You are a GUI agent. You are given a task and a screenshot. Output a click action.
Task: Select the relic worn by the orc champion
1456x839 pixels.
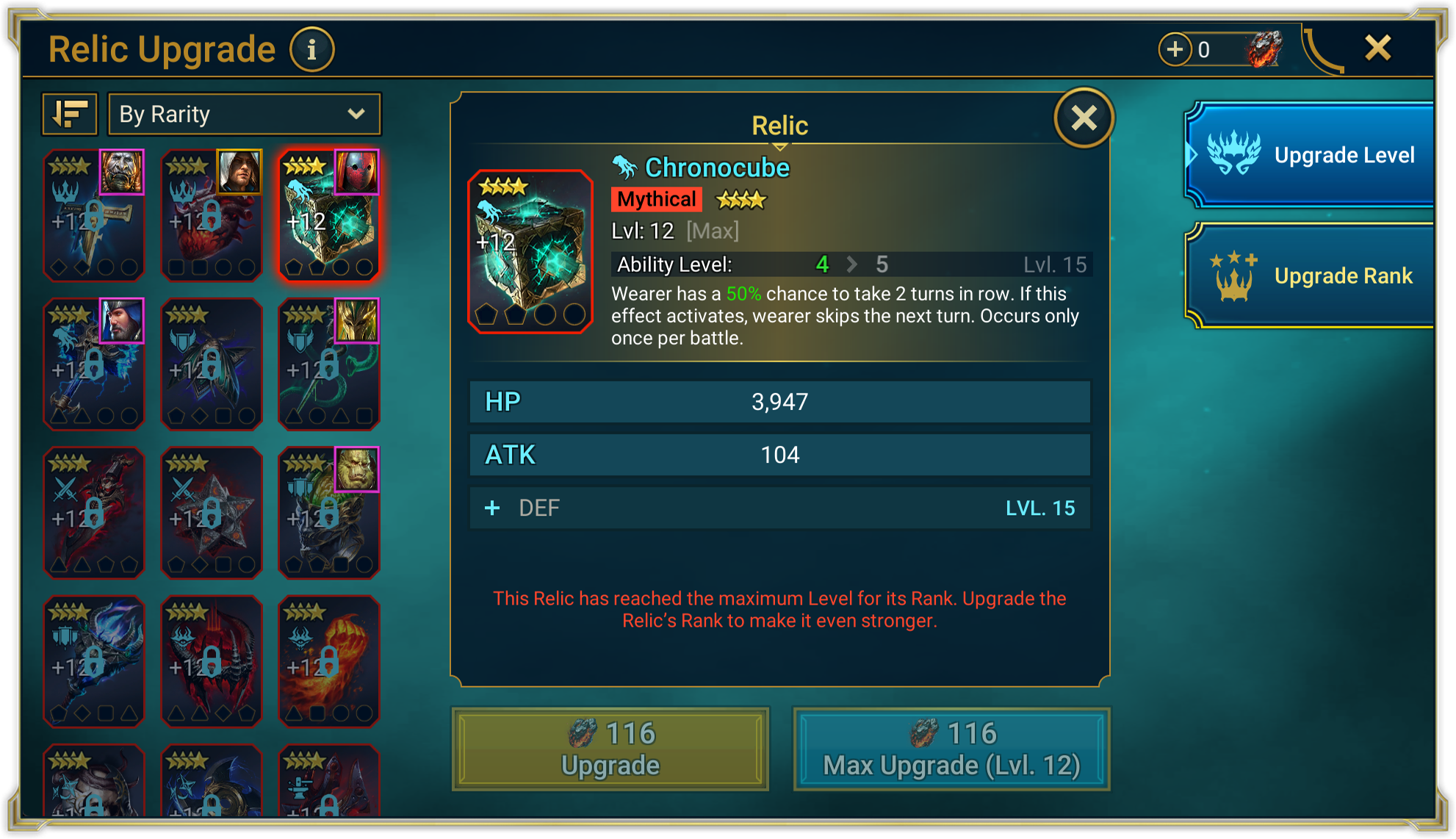[x=329, y=512]
